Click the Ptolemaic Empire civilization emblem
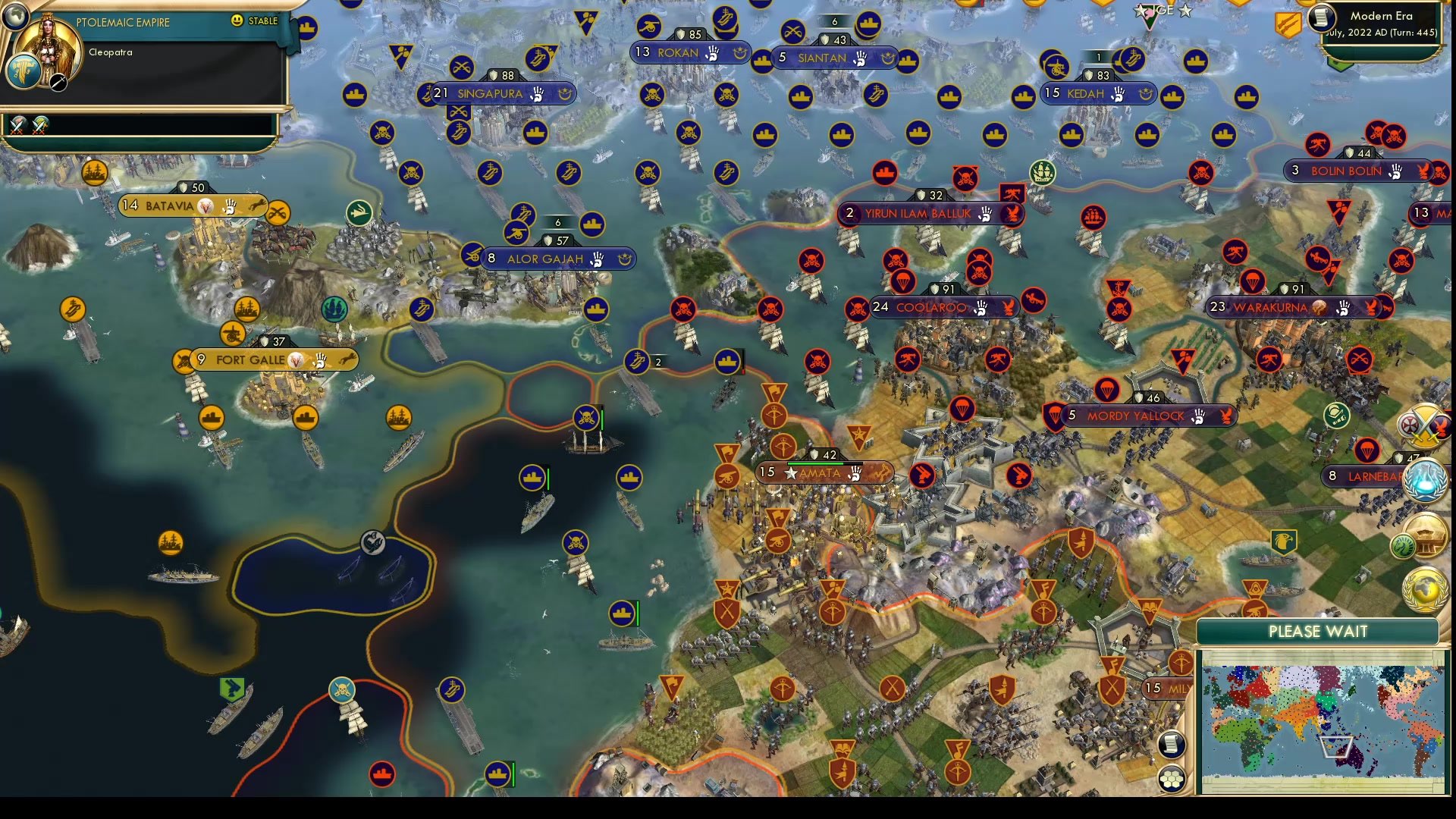Image resolution: width=1456 pixels, height=819 pixels. (24, 73)
